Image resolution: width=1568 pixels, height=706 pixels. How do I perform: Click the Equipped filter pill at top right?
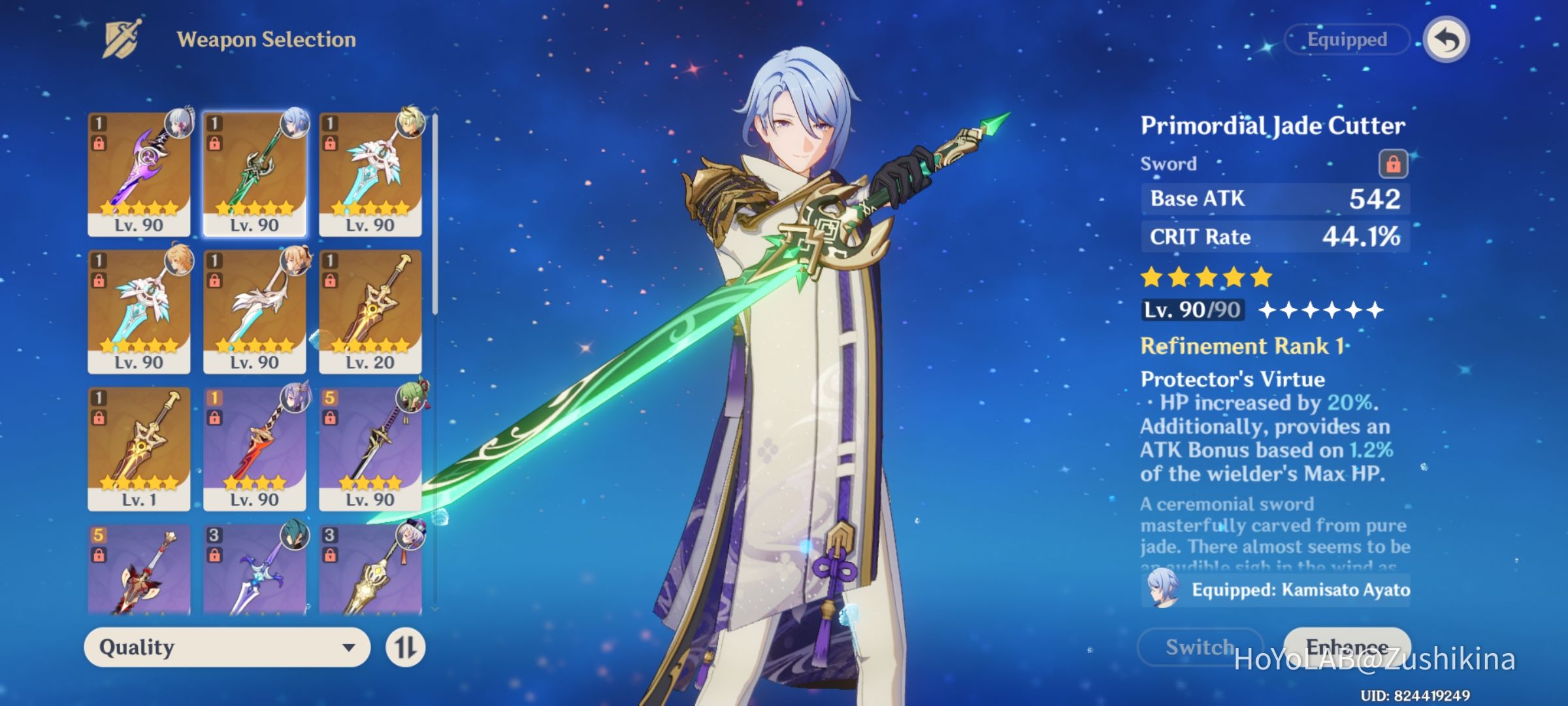pyautogui.click(x=1347, y=39)
